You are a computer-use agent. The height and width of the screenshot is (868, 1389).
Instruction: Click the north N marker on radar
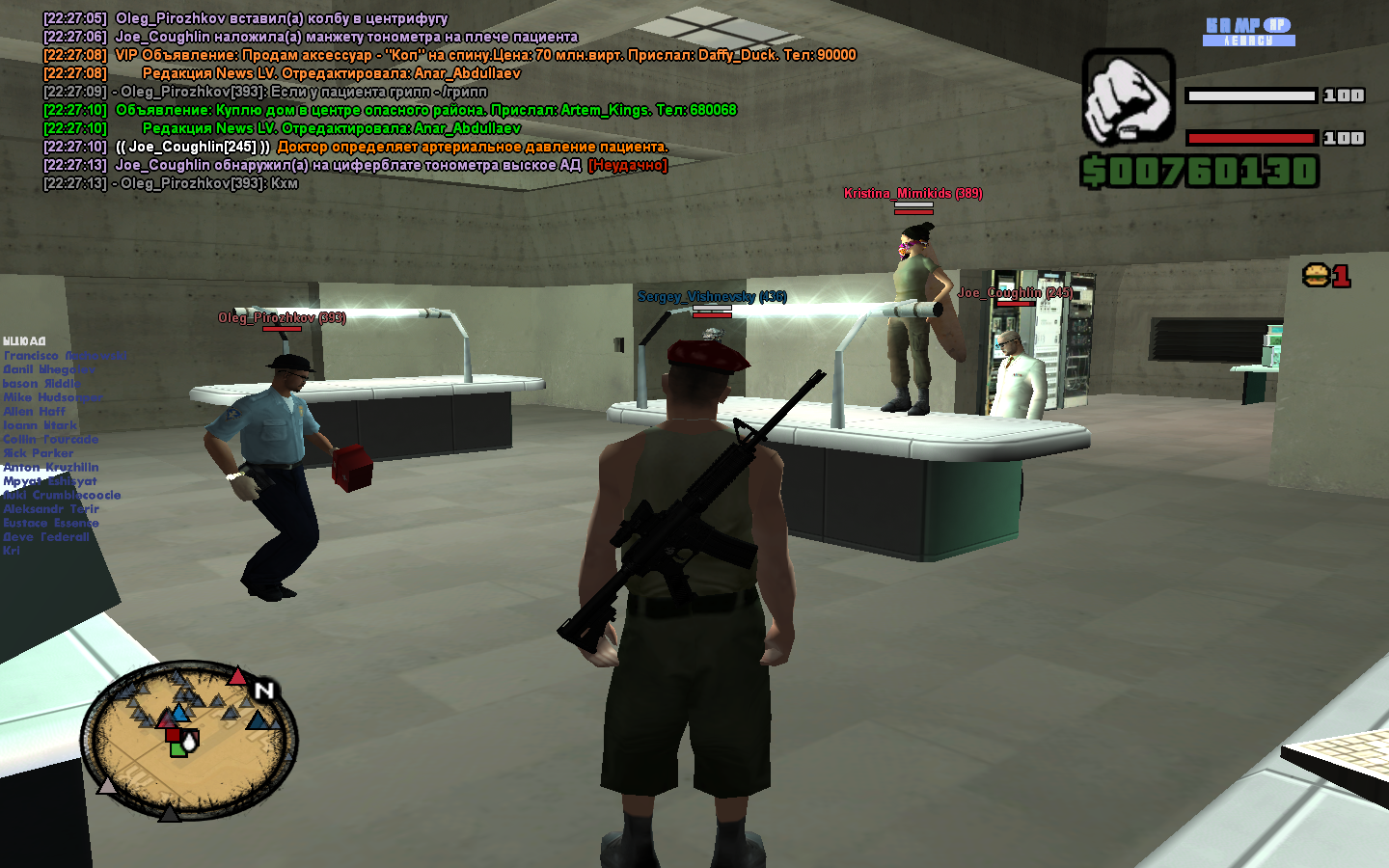coord(264,690)
